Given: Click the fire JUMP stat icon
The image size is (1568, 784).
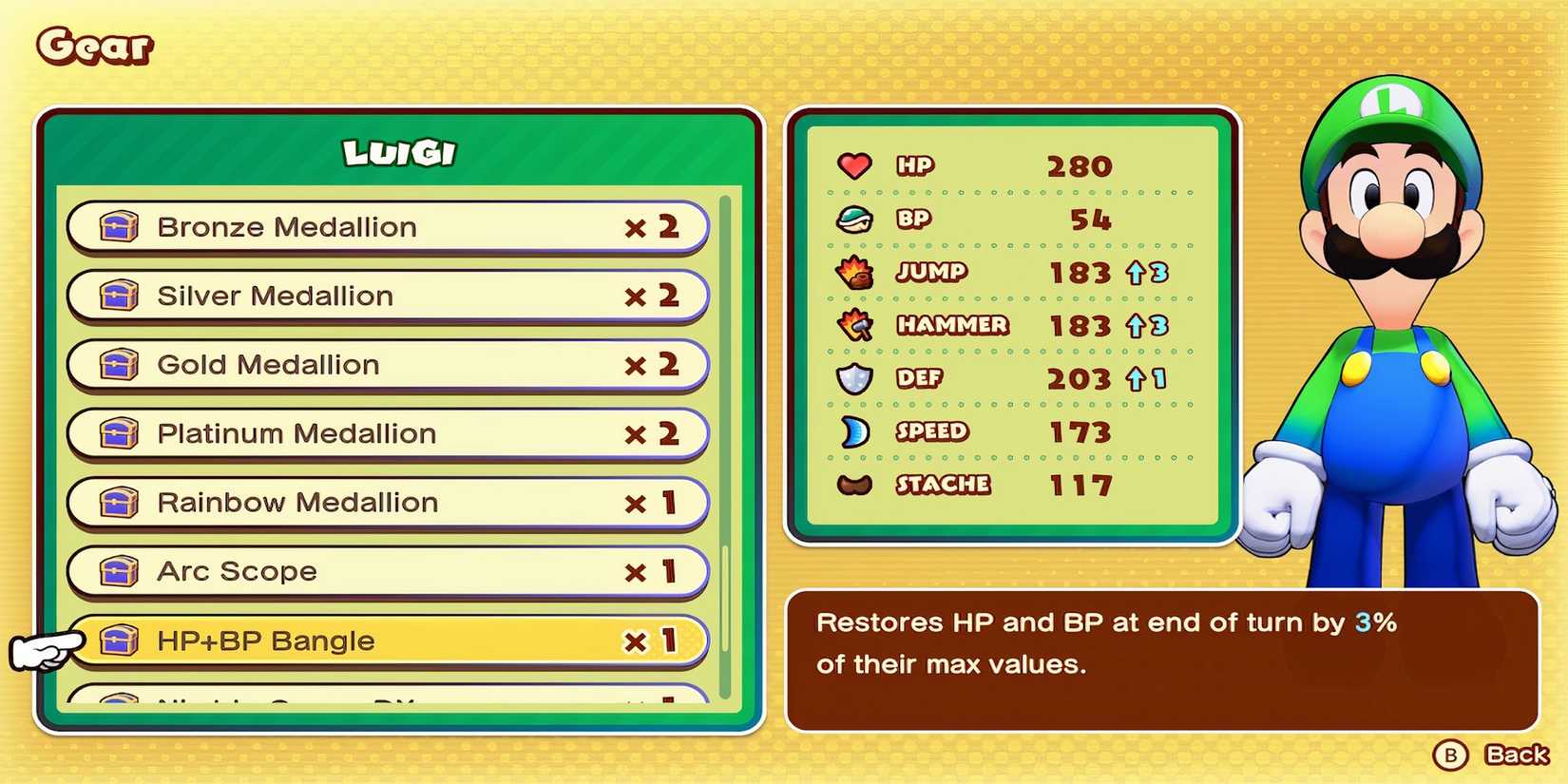Looking at the screenshot, I should pyautogui.click(x=854, y=273).
